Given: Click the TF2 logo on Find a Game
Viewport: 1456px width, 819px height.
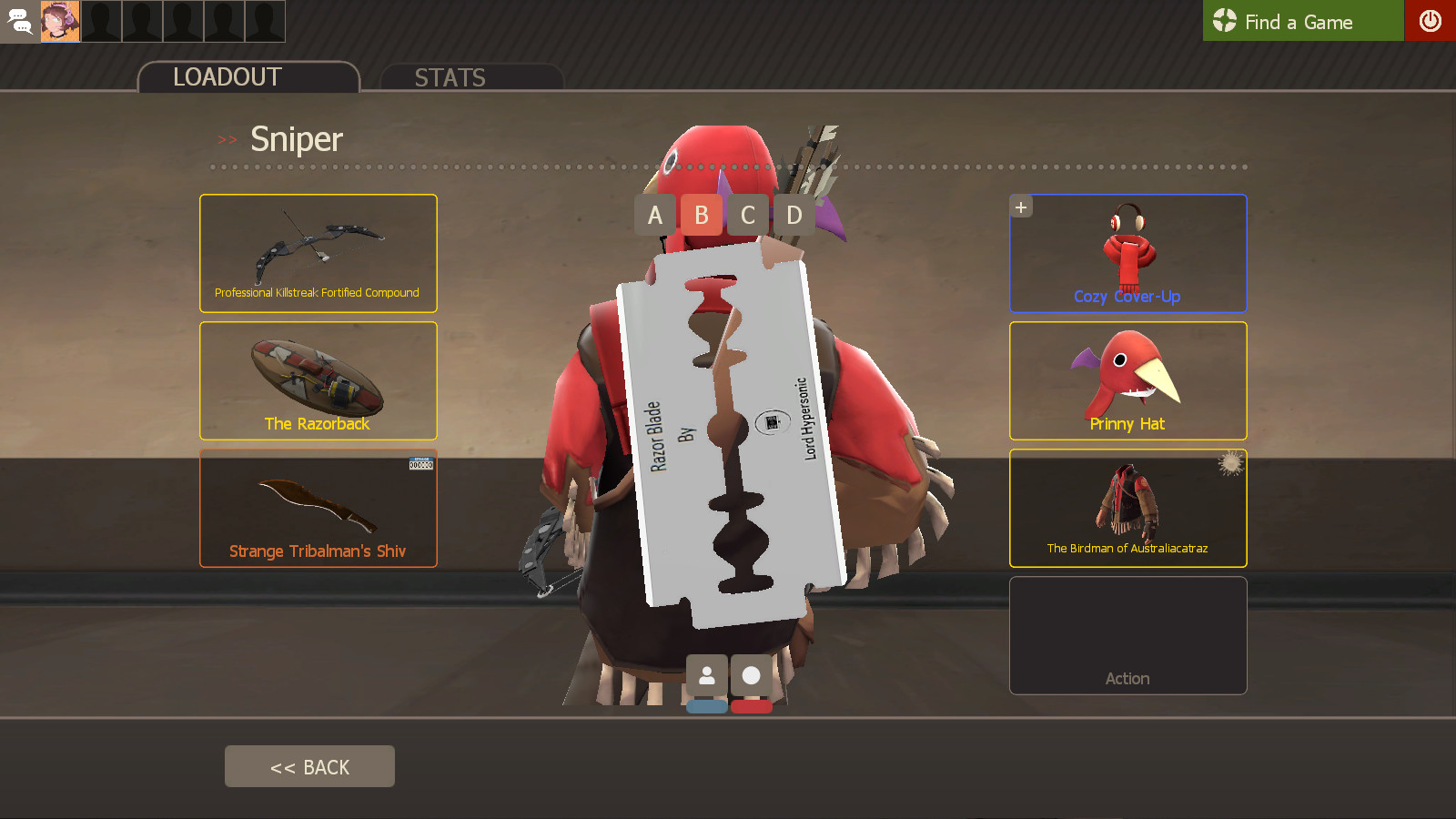Looking at the screenshot, I should pyautogui.click(x=1224, y=21).
